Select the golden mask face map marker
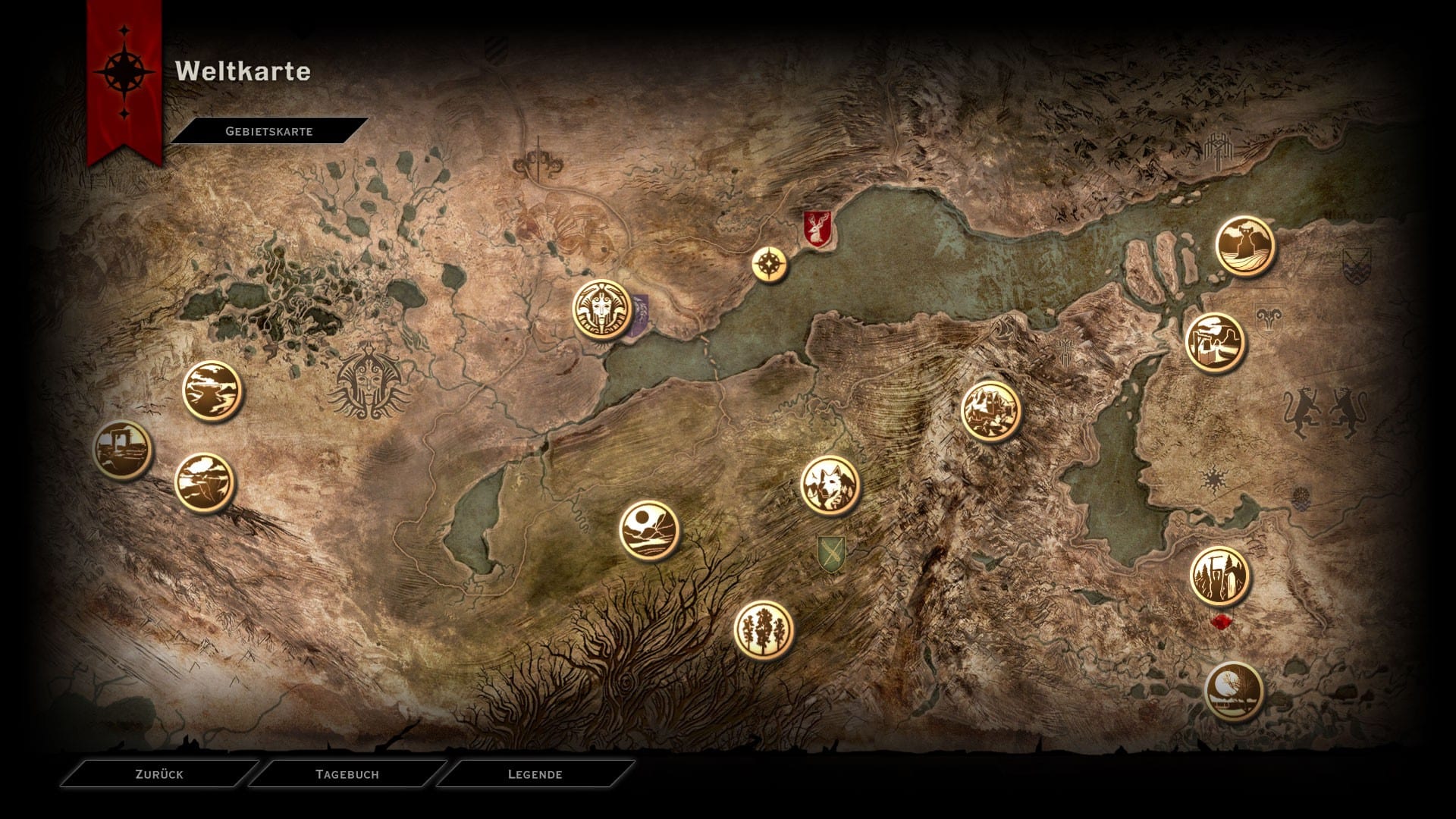Image resolution: width=1456 pixels, height=819 pixels. (x=603, y=310)
